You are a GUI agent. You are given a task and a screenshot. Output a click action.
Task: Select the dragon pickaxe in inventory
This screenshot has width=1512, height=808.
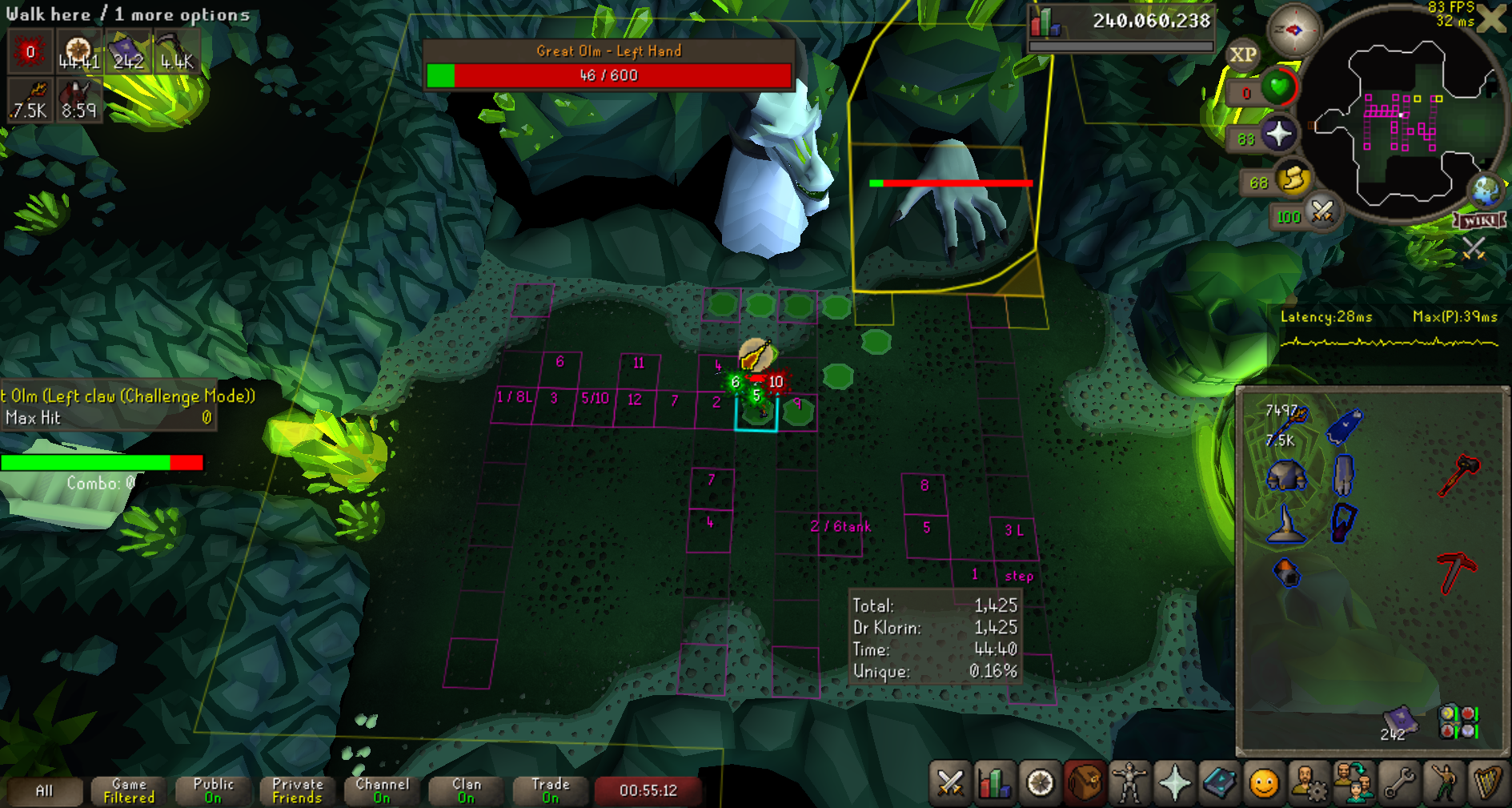[1458, 572]
